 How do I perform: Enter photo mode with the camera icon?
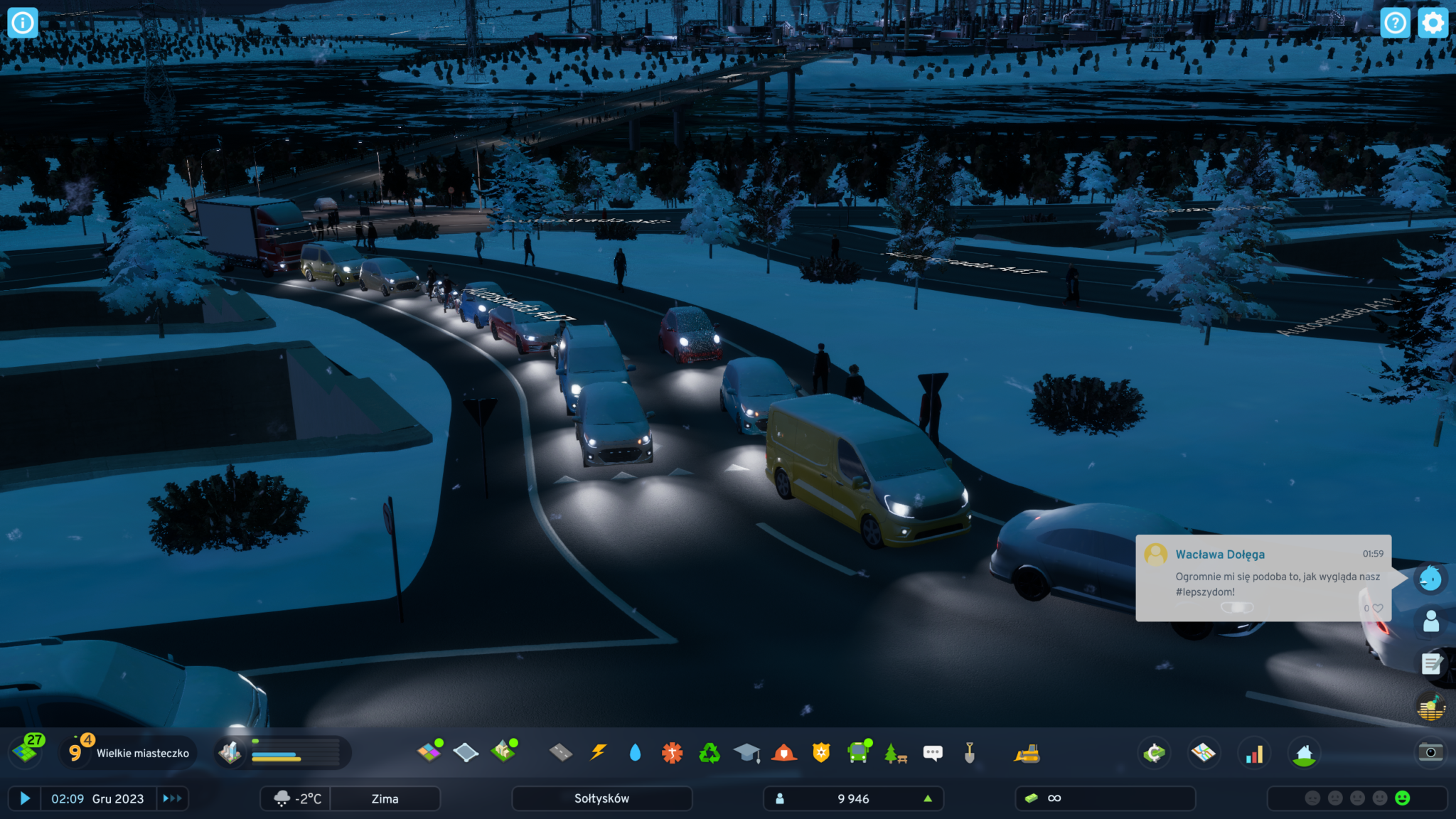[x=1430, y=752]
